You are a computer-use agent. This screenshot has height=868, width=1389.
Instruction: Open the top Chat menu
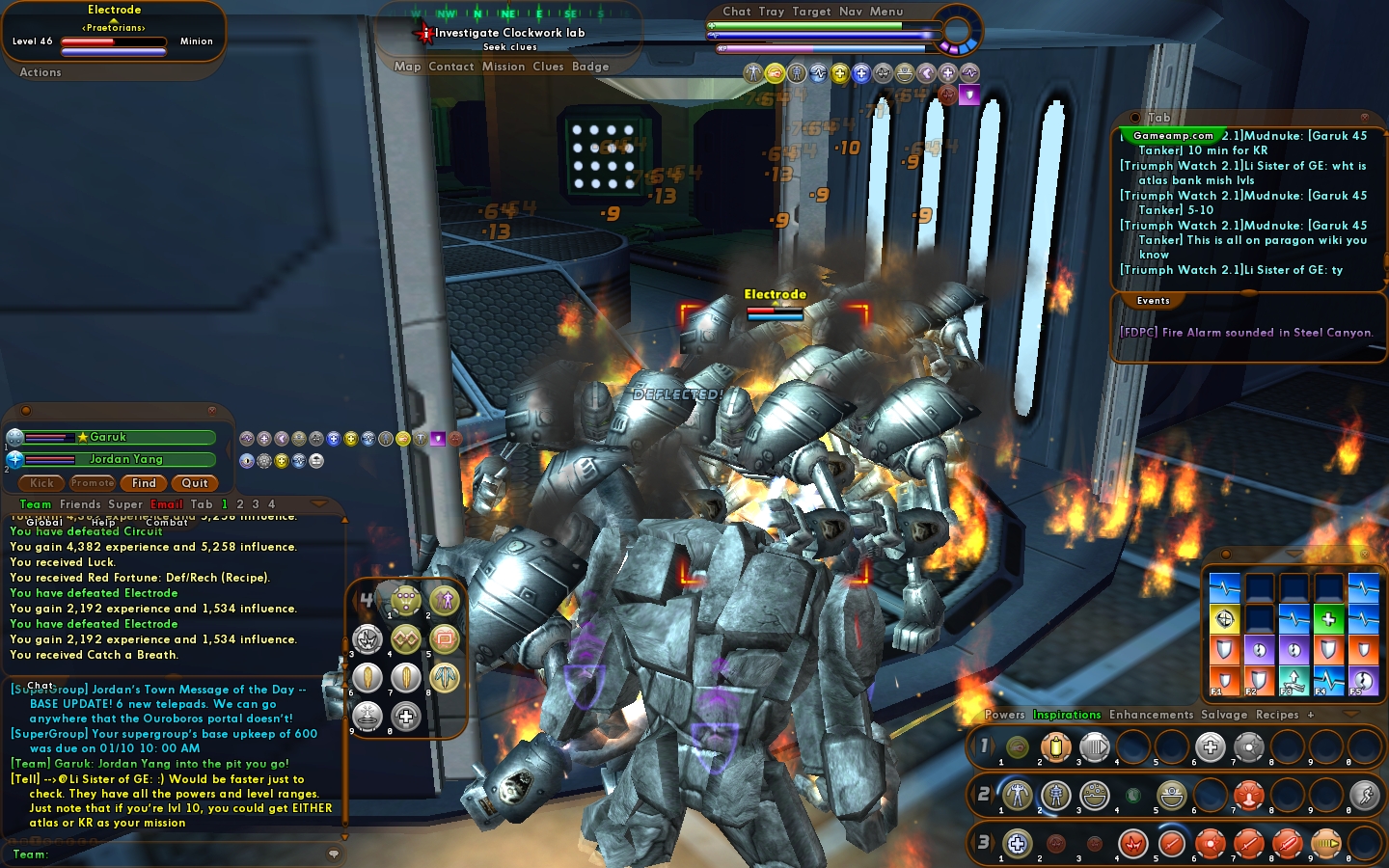pos(737,12)
